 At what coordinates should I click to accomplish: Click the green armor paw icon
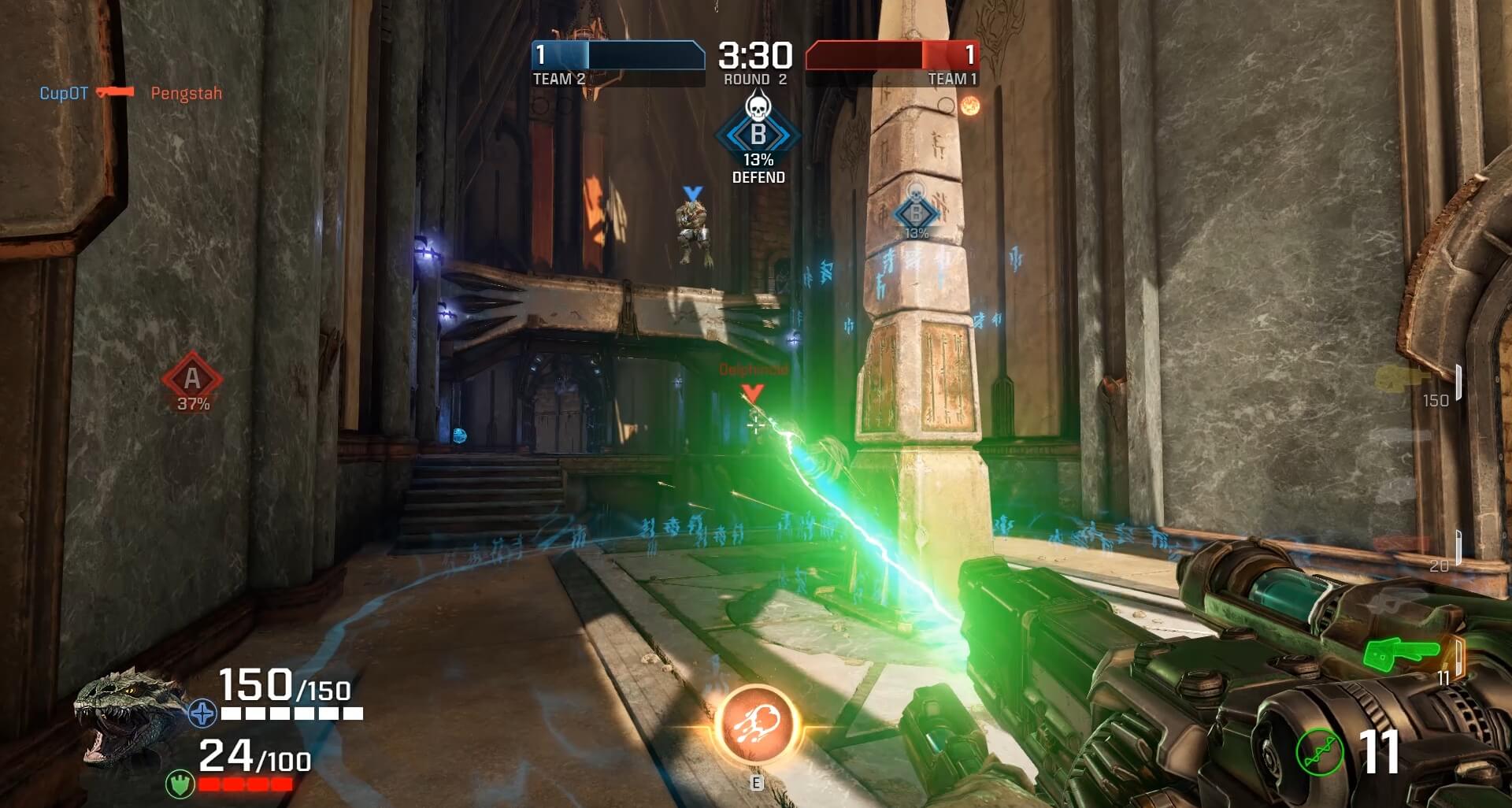pos(180,784)
